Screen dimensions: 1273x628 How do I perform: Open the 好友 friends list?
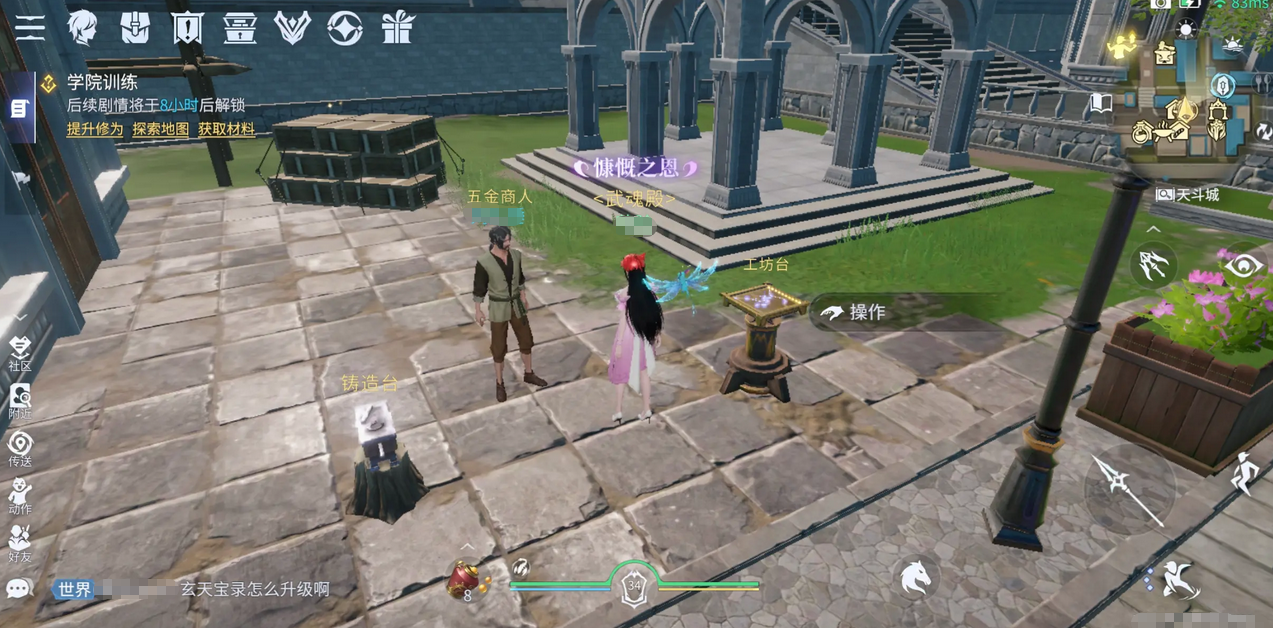click(20, 543)
